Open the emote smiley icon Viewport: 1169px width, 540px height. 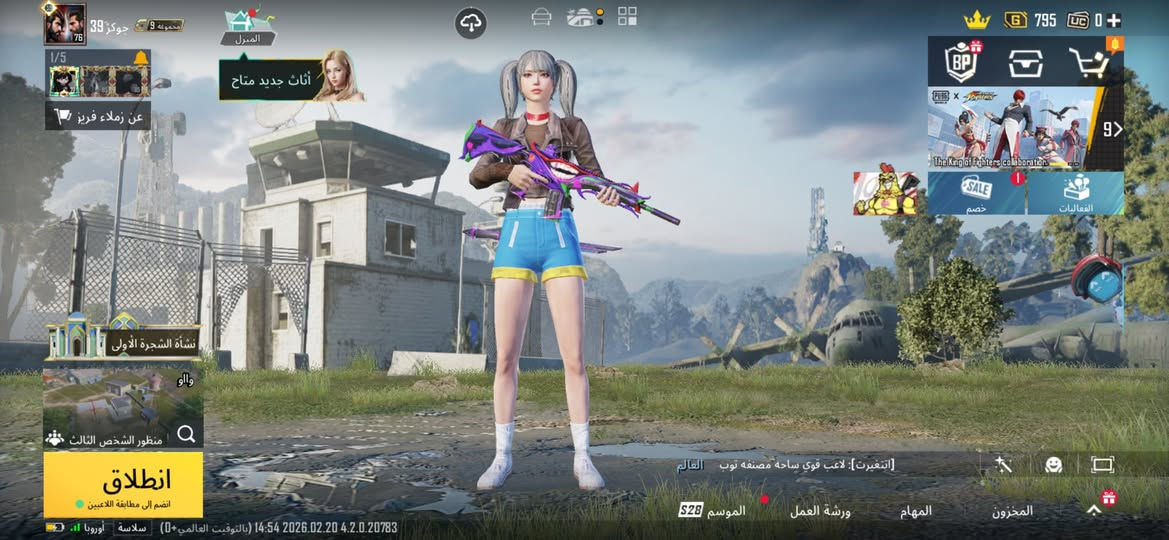[1053, 465]
